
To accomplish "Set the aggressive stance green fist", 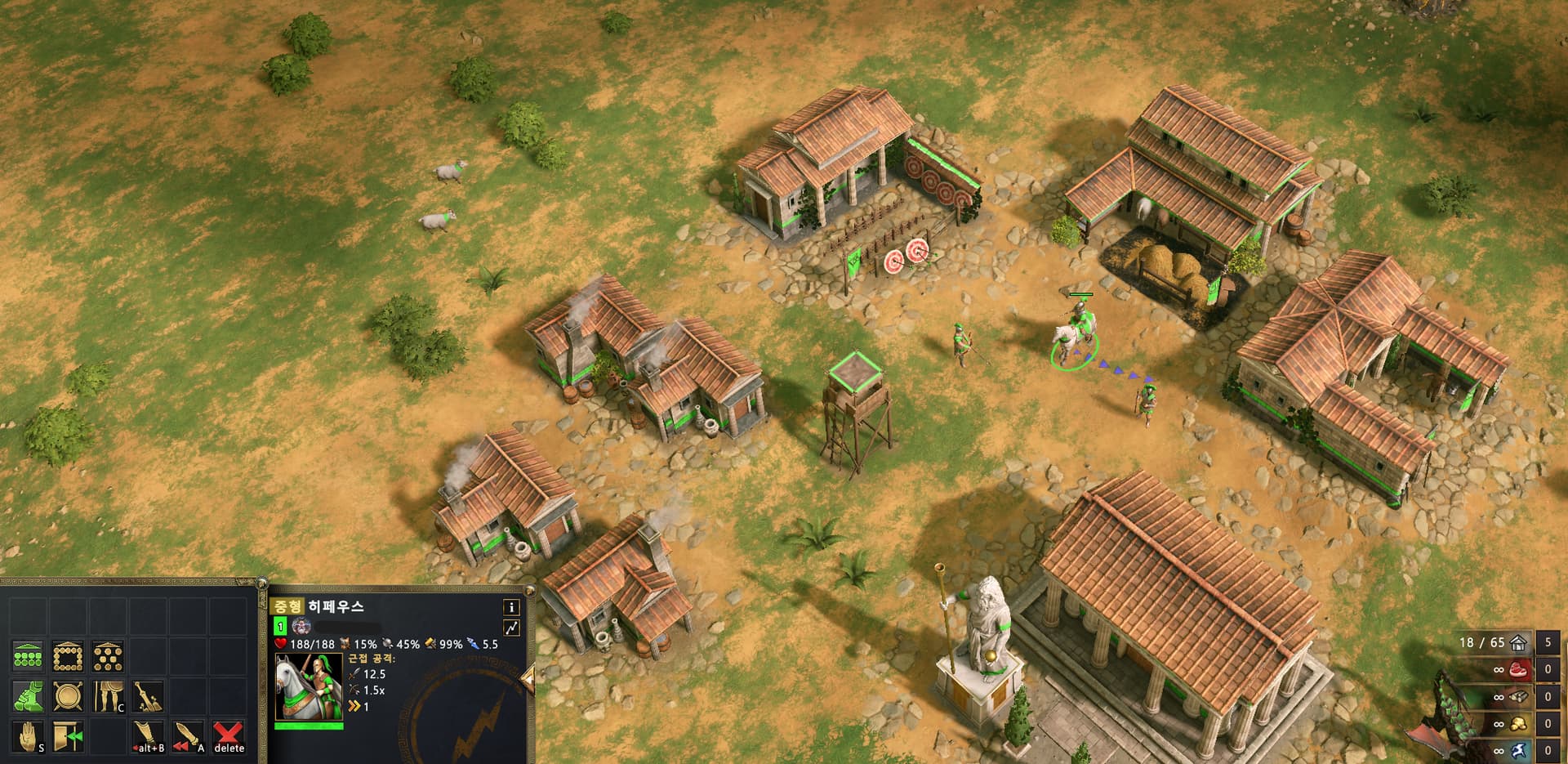I will tap(28, 696).
